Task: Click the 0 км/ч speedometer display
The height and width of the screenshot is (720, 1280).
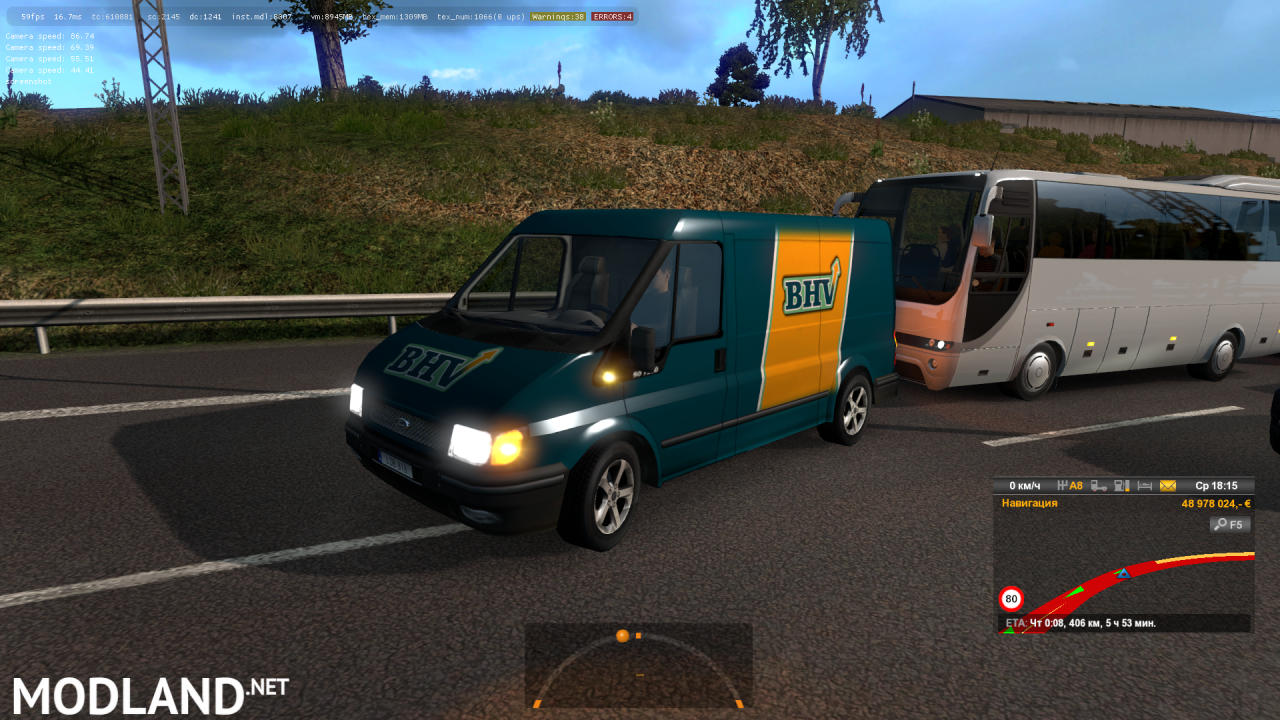Action: tap(1026, 485)
